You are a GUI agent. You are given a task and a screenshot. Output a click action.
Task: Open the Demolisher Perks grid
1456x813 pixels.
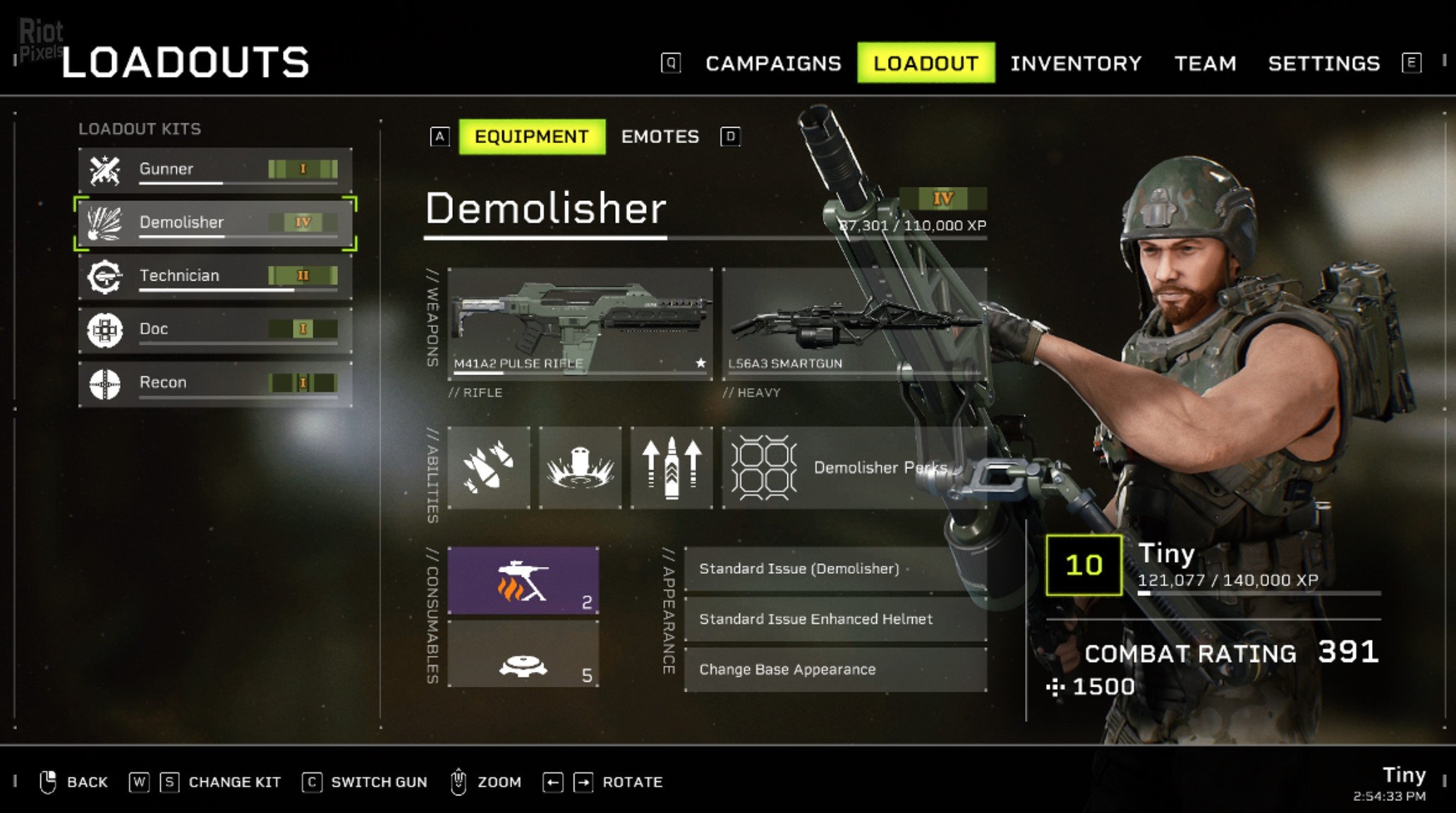pyautogui.click(x=854, y=467)
